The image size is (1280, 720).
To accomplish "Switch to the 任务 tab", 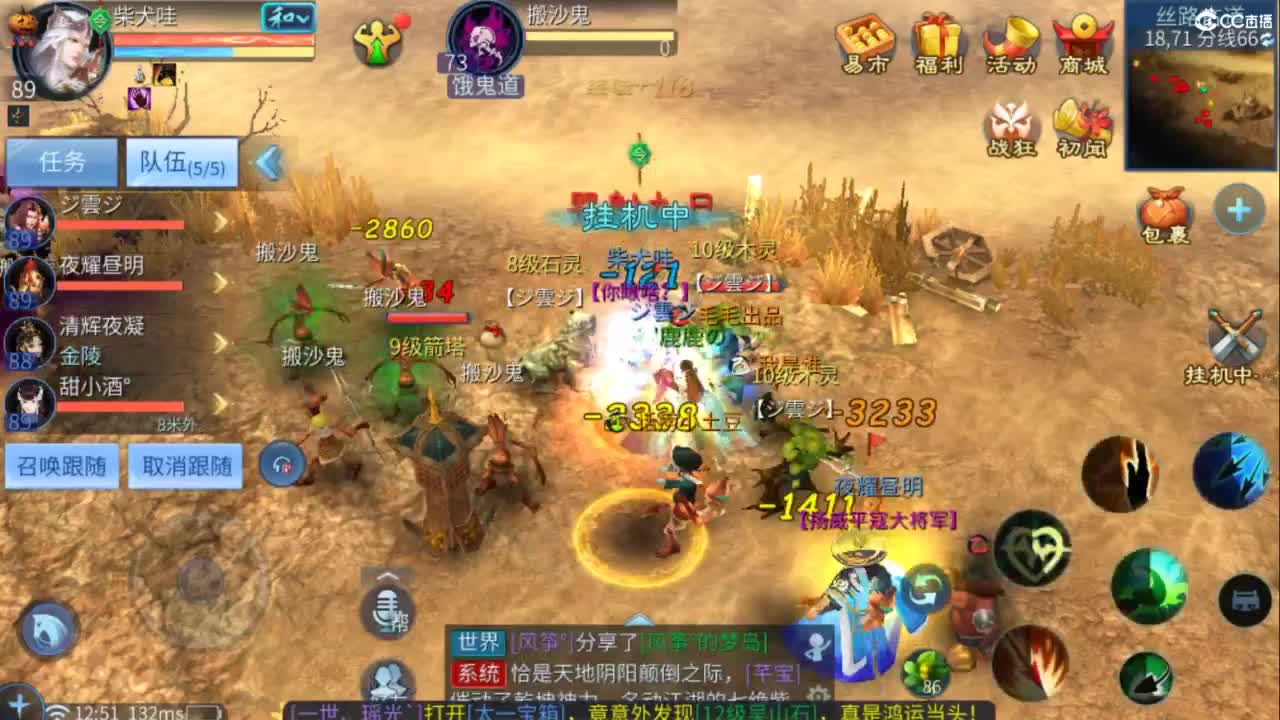I will coord(60,160).
